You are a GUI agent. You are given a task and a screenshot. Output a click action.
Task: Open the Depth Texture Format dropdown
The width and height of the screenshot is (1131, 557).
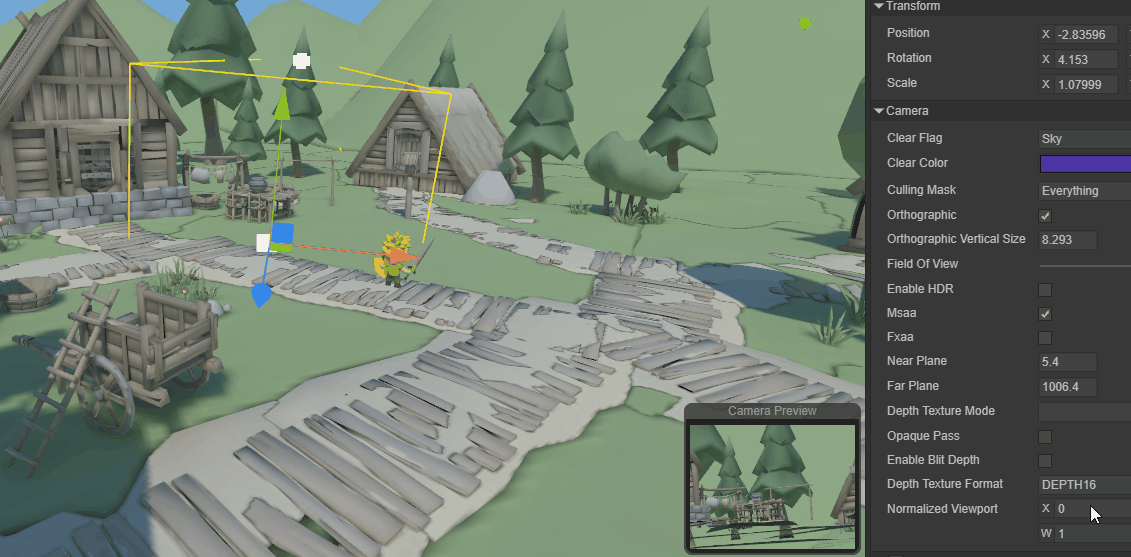[x=1085, y=485]
